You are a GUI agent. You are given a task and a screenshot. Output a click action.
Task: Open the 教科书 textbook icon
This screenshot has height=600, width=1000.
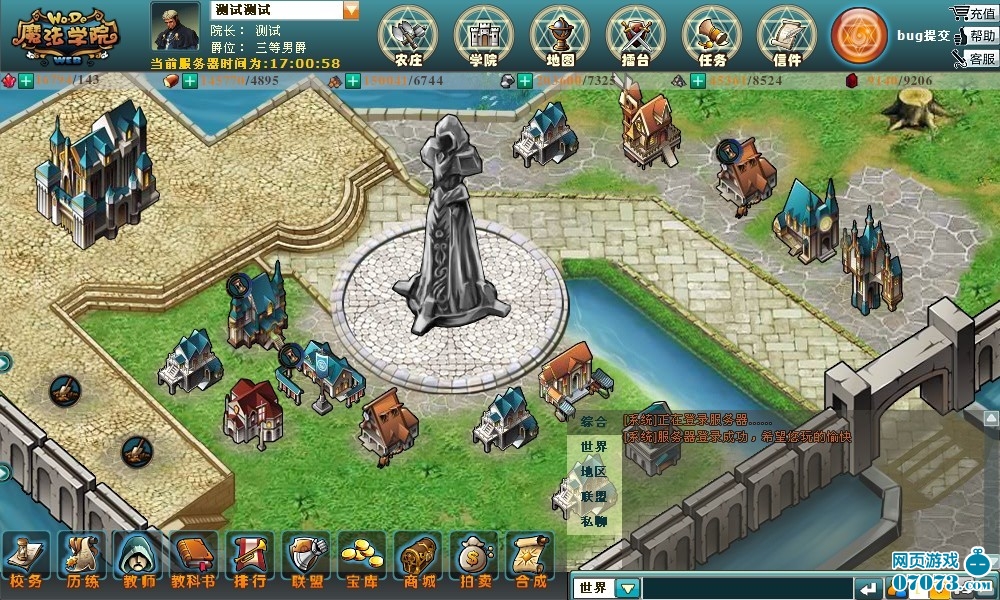193,559
